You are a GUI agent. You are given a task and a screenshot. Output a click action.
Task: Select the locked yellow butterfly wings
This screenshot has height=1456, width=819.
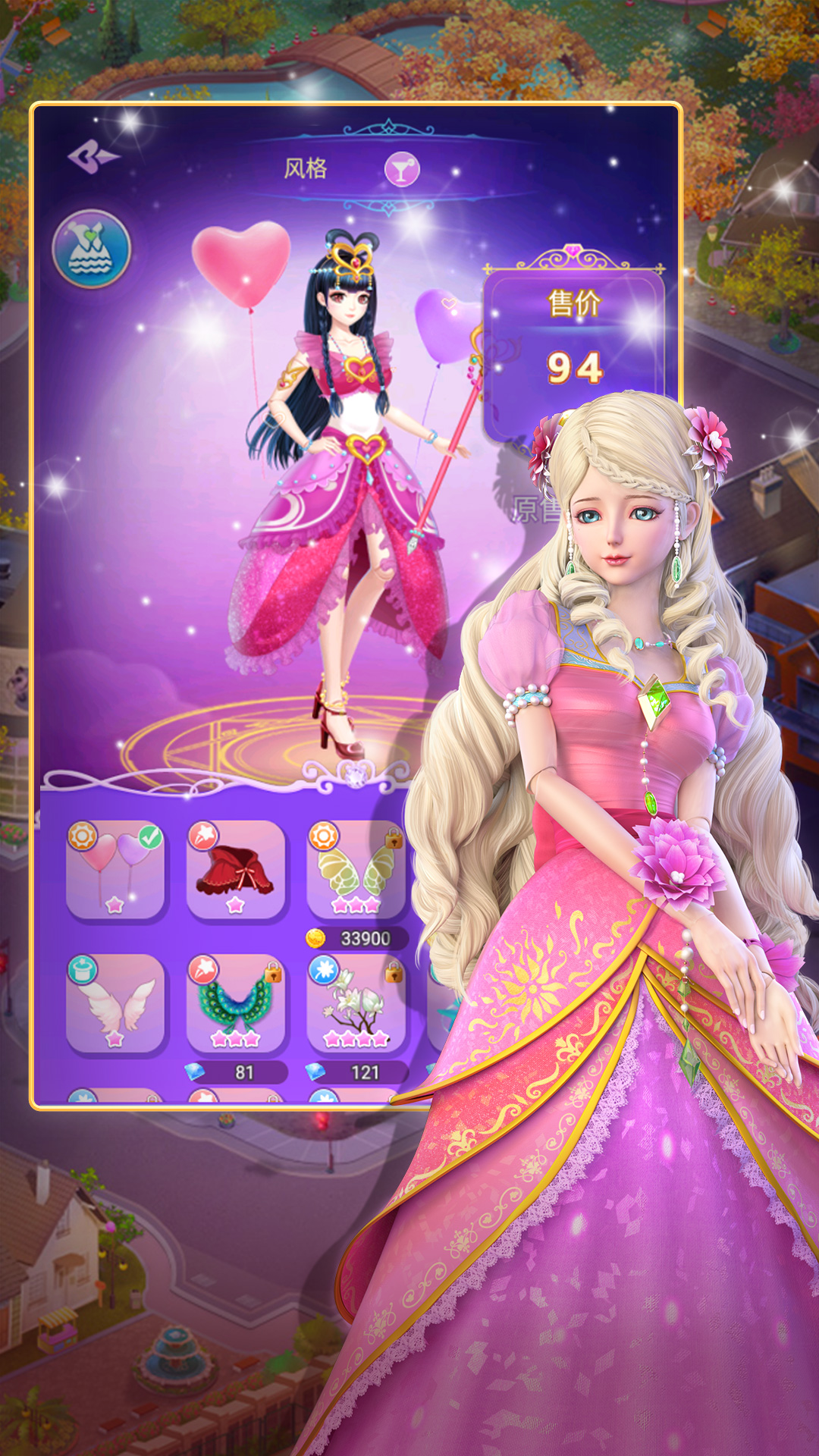pyautogui.click(x=356, y=869)
